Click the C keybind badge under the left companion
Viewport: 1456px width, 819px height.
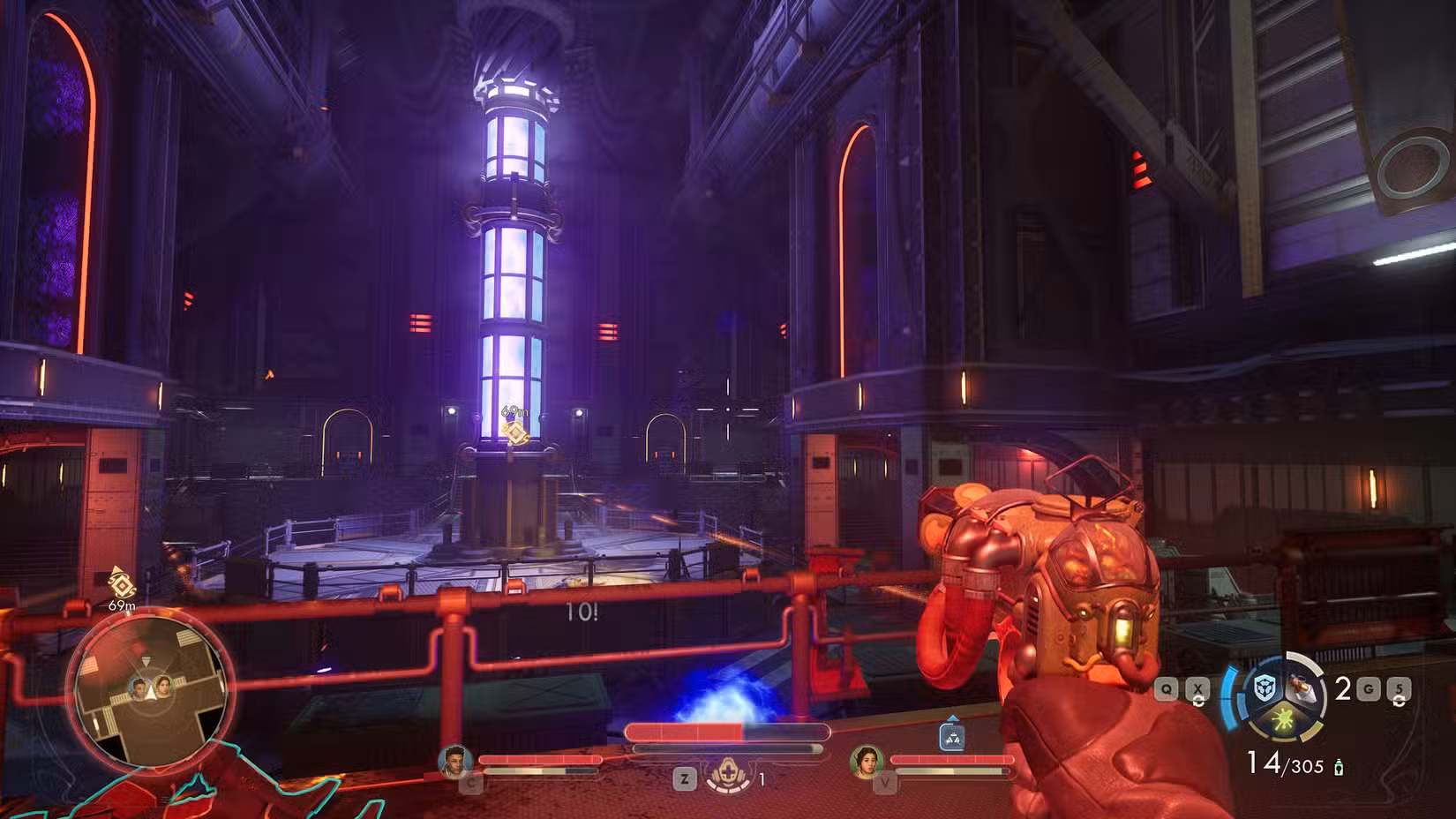point(470,783)
